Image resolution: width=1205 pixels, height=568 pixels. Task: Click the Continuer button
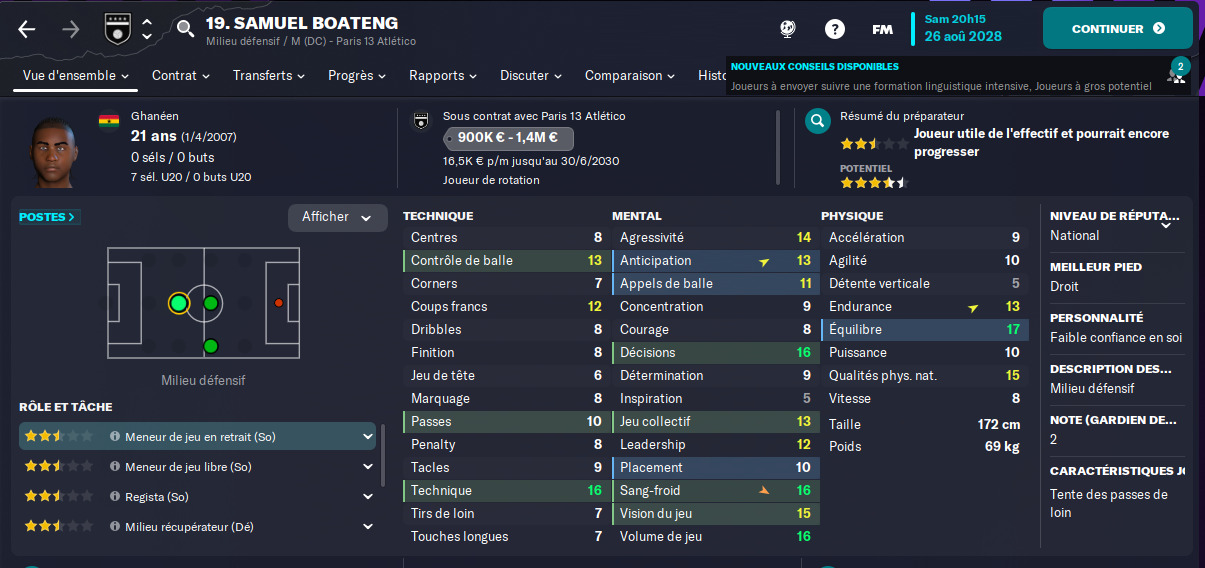coord(1117,29)
